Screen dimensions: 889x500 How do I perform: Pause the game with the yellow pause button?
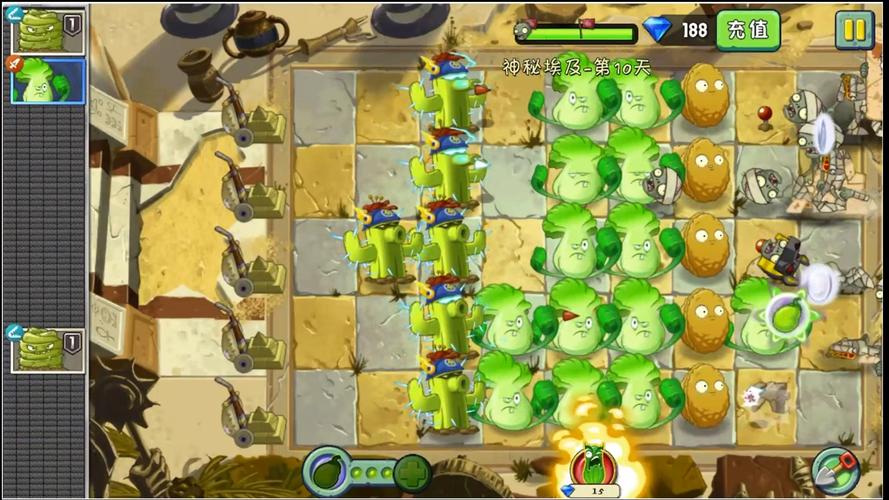854,30
